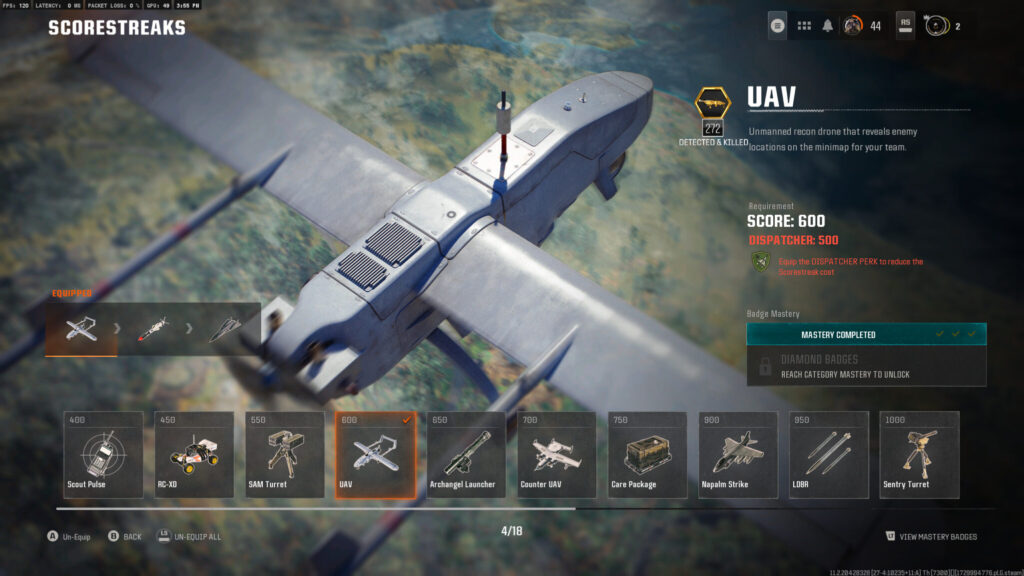The width and height of the screenshot is (1024, 576).
Task: Pick the Napalm Strike scorestreak
Action: point(738,455)
